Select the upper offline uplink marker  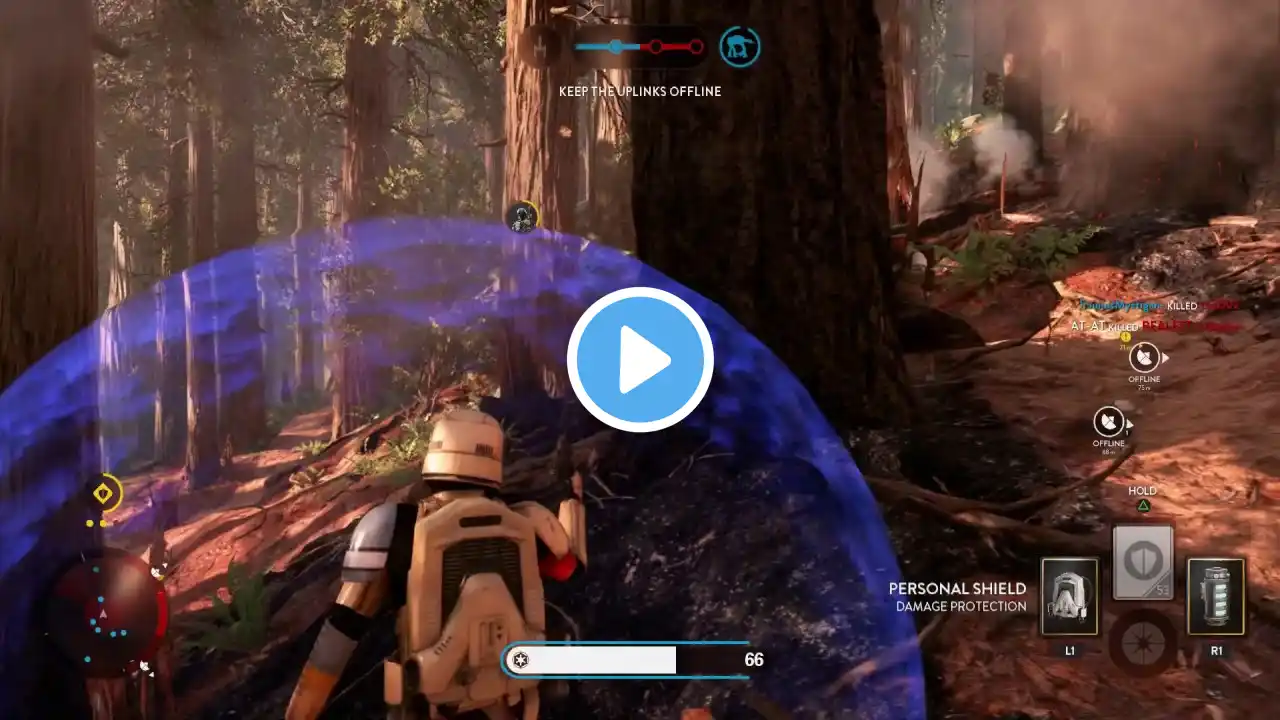pyautogui.click(x=1144, y=357)
